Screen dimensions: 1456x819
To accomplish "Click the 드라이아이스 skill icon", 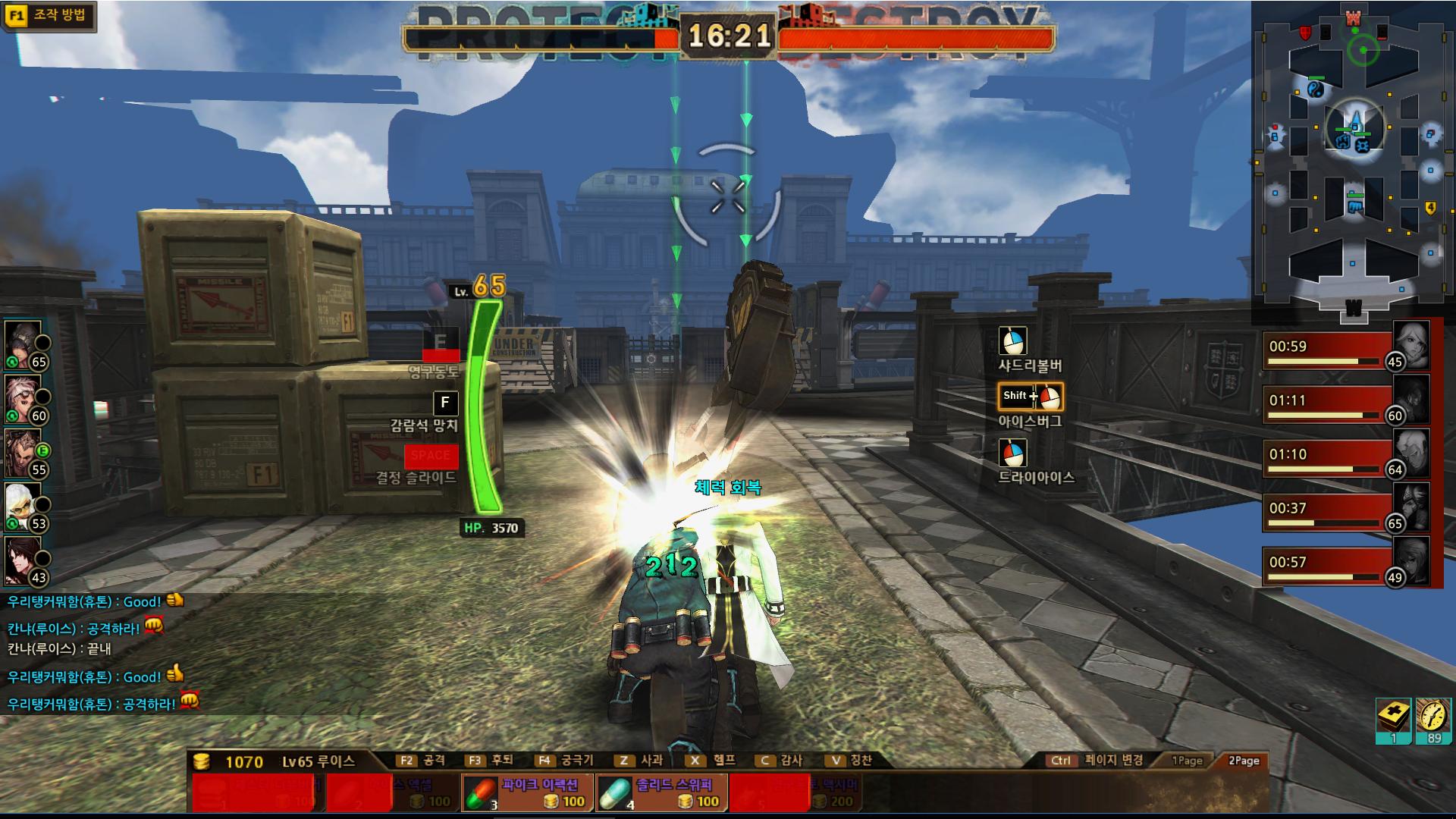I will tap(1012, 453).
